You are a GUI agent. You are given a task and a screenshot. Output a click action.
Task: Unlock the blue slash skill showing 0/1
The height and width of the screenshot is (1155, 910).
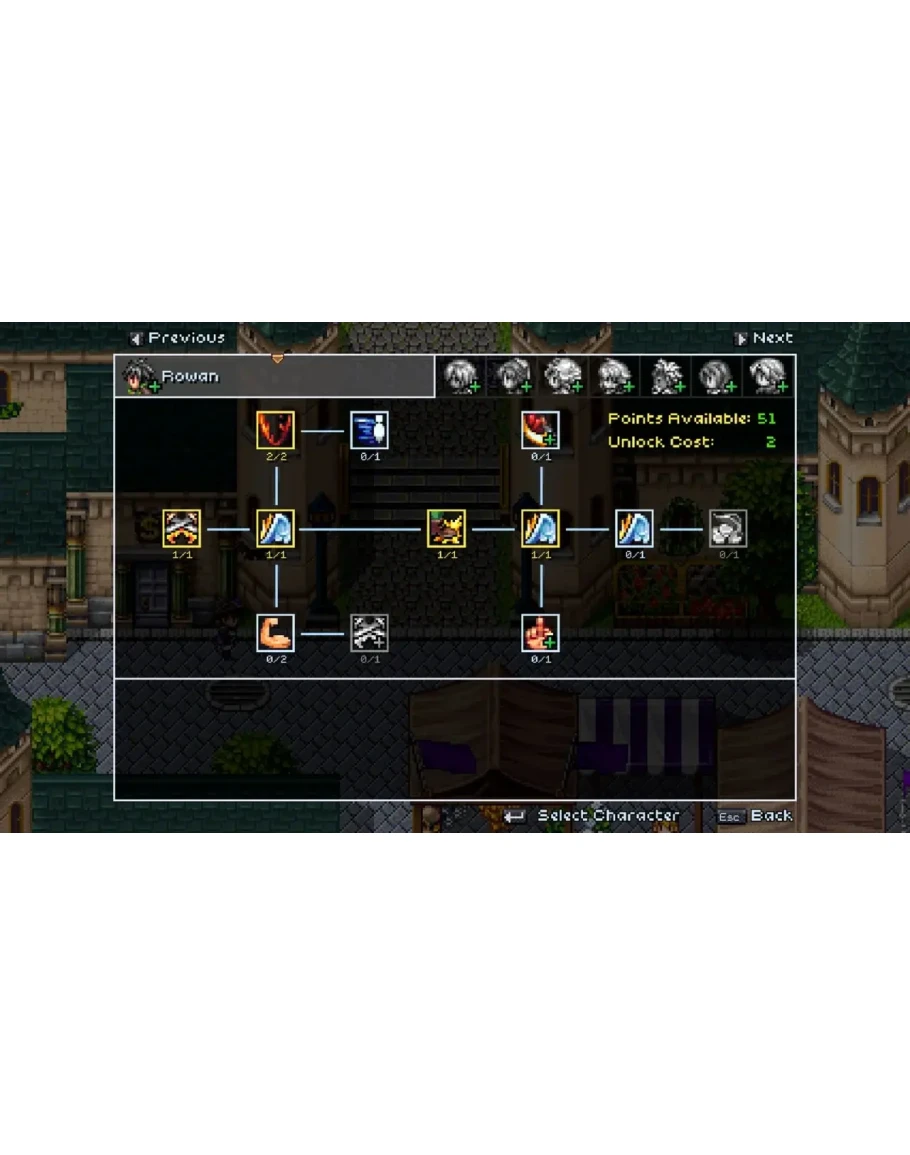point(634,528)
